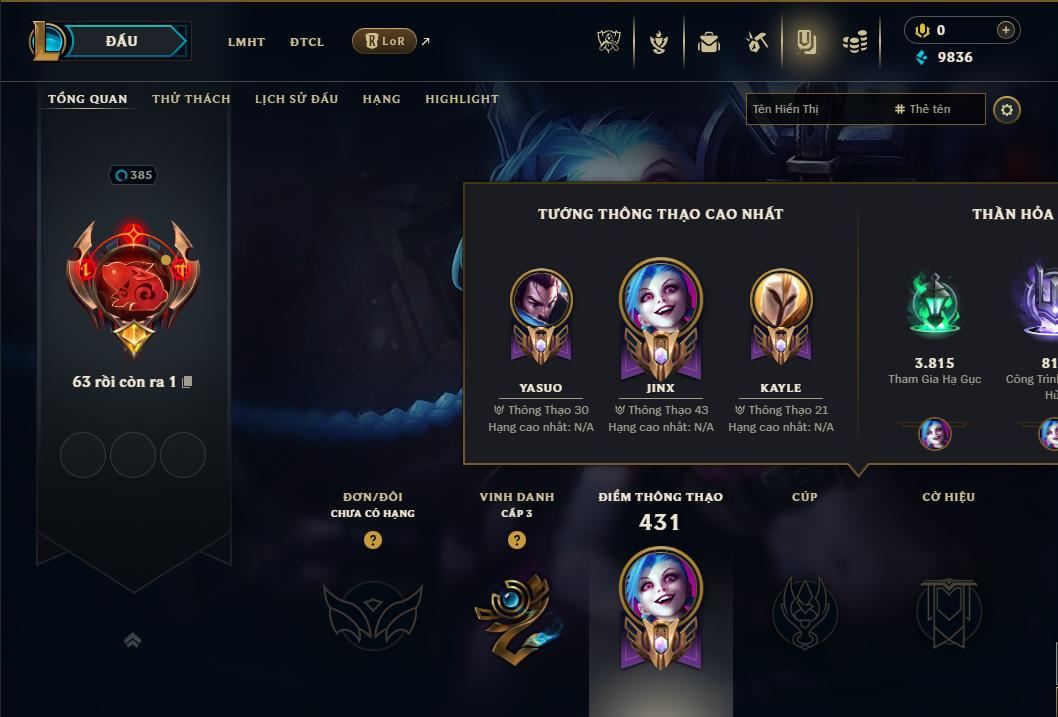Open the hammer loot crafting icon
Screen dimensions: 1058x717
coord(757,42)
